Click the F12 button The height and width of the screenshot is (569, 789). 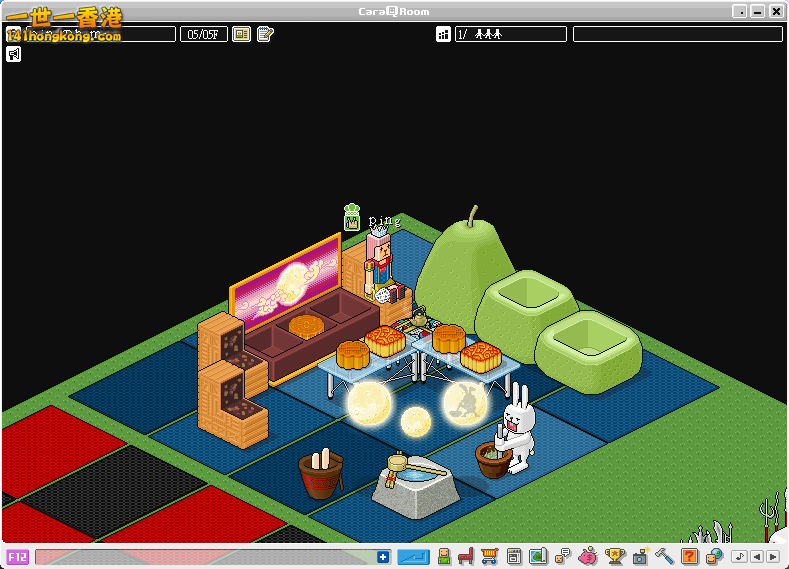coord(17,557)
